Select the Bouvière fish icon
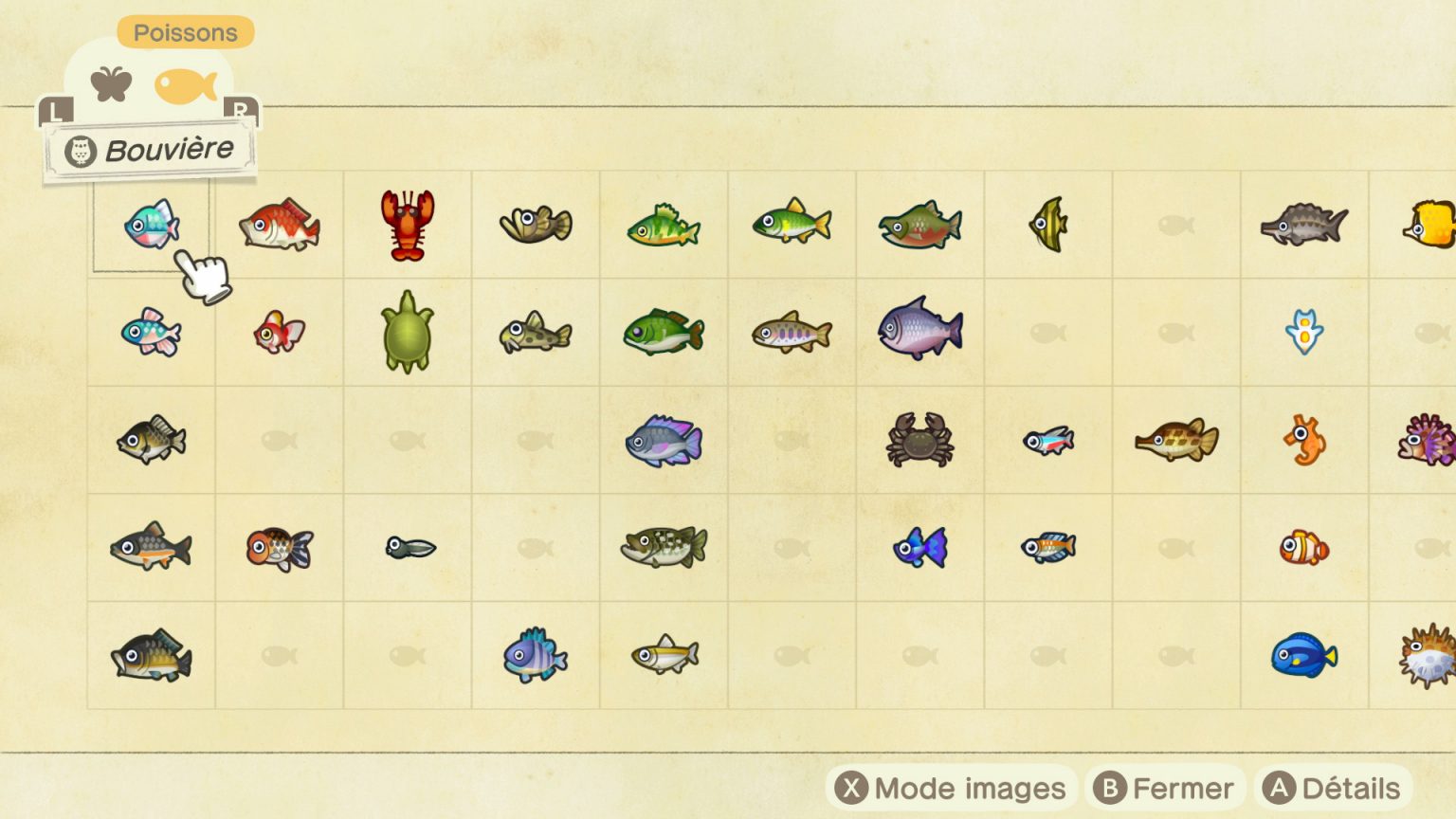The width and height of the screenshot is (1456, 819). pyautogui.click(x=150, y=226)
